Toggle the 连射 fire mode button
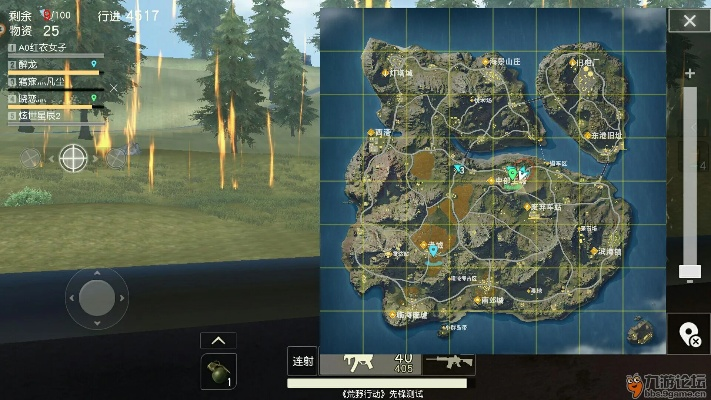This screenshot has width=711, height=400. pos(302,361)
